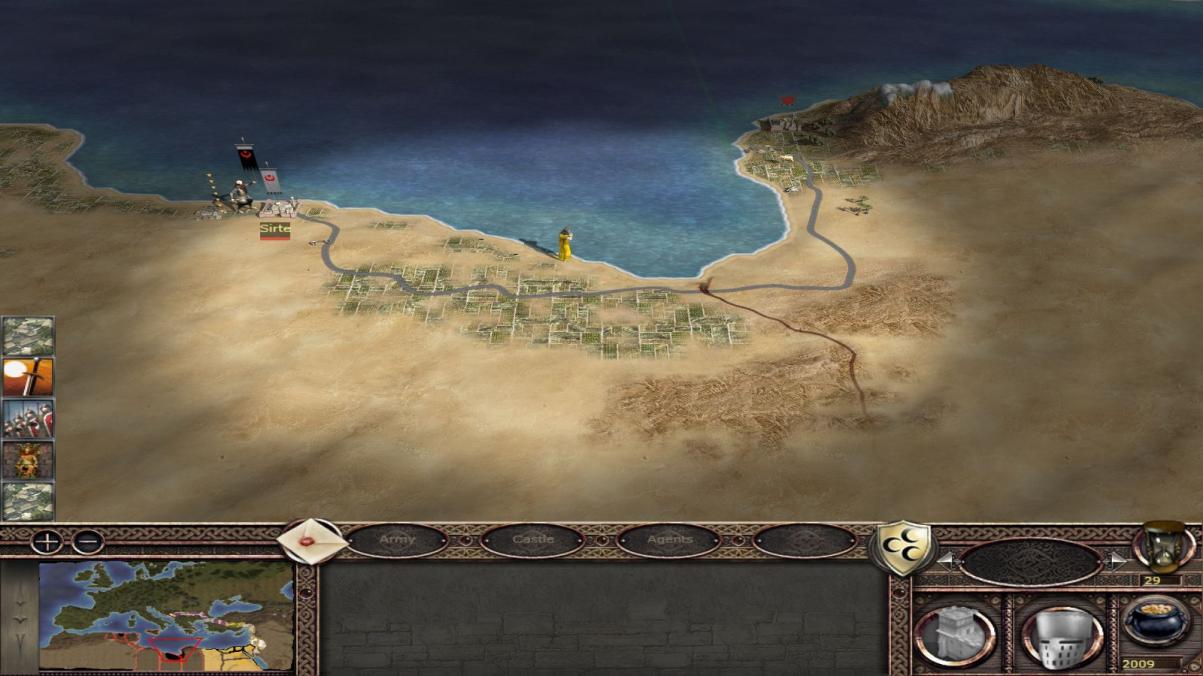Open finances via gold pot button
This screenshot has height=676, width=1203.
(1156, 623)
